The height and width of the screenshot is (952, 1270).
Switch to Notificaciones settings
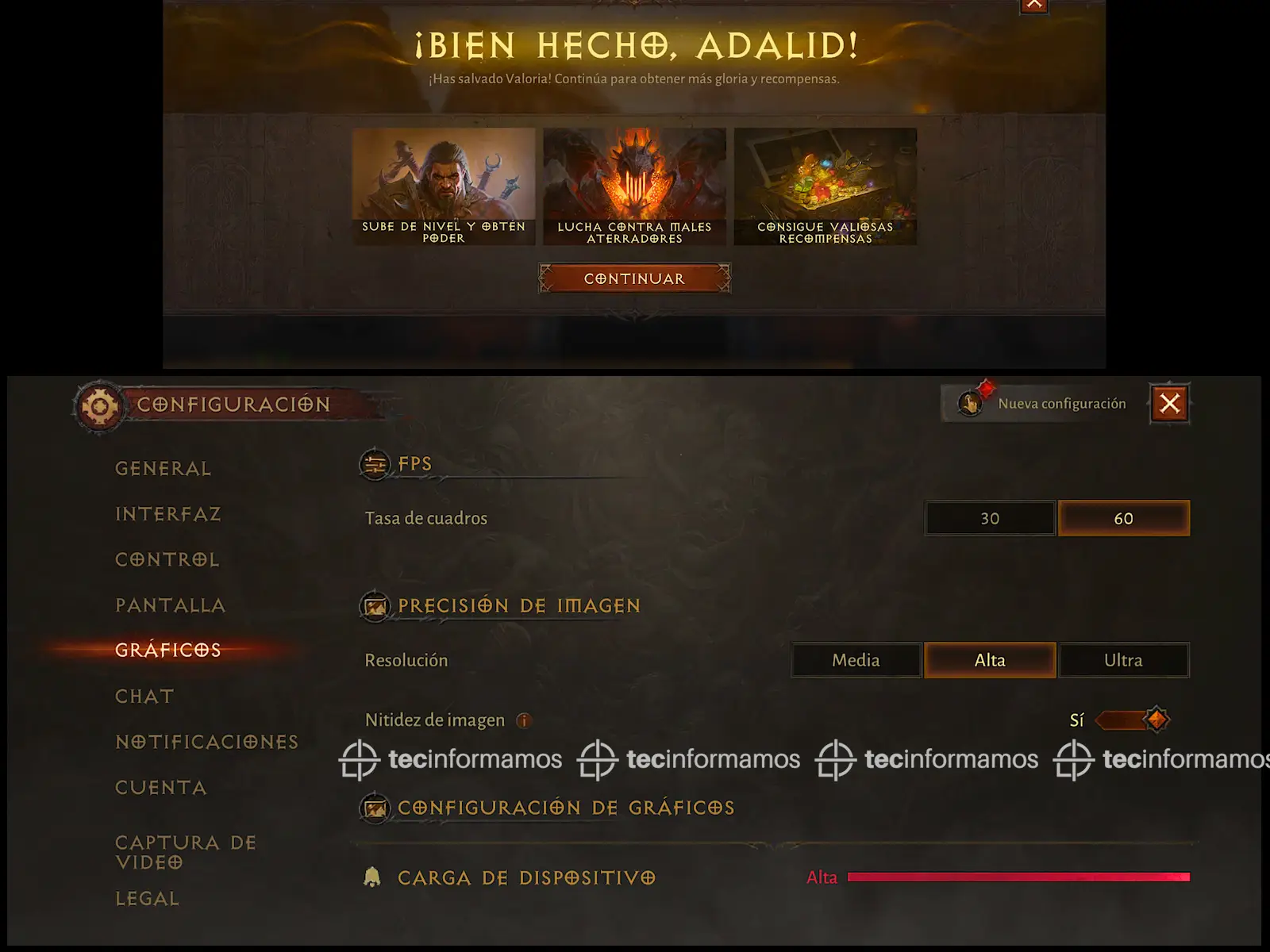pos(207,742)
